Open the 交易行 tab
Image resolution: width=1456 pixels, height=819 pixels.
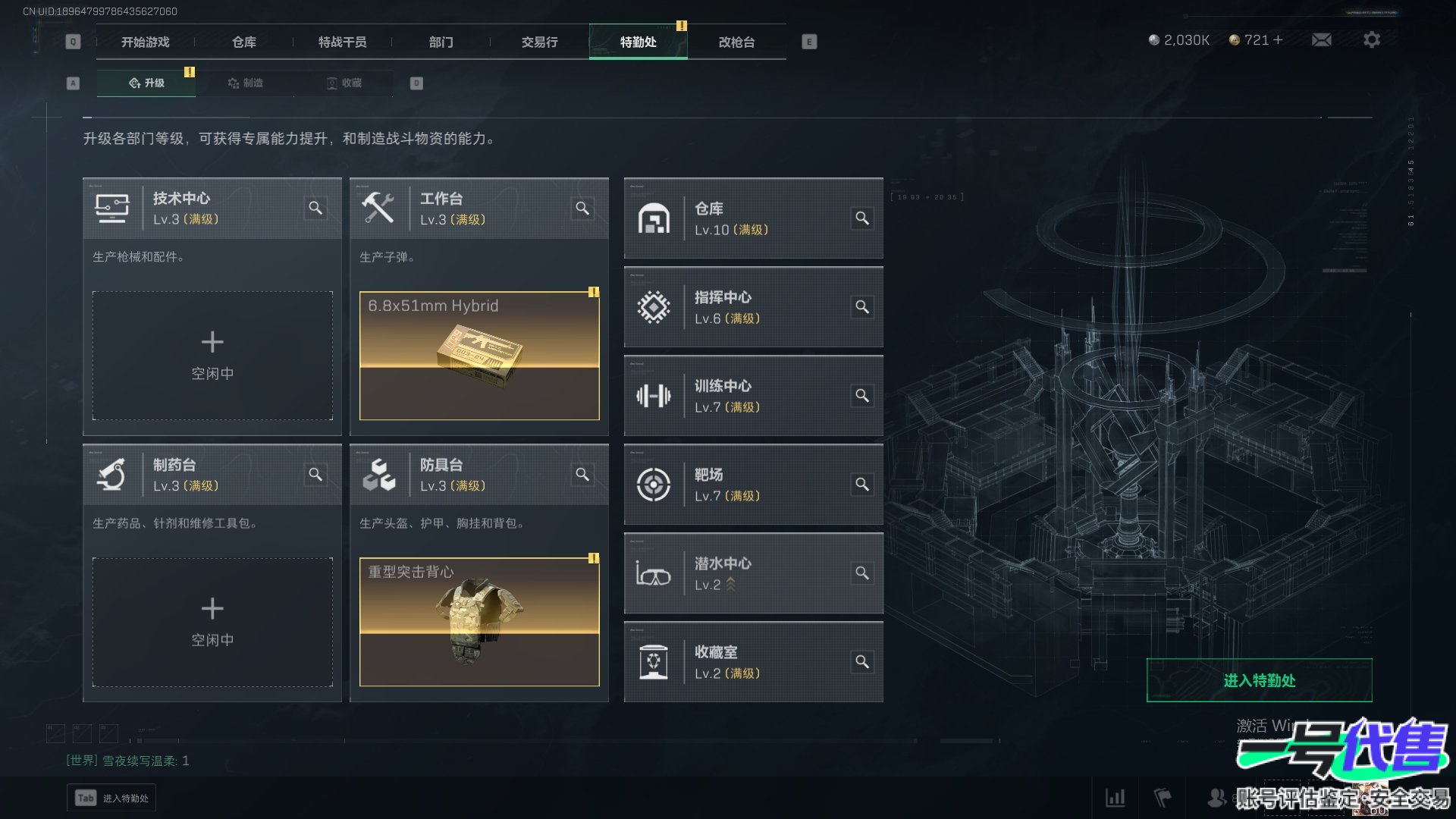coord(539,42)
